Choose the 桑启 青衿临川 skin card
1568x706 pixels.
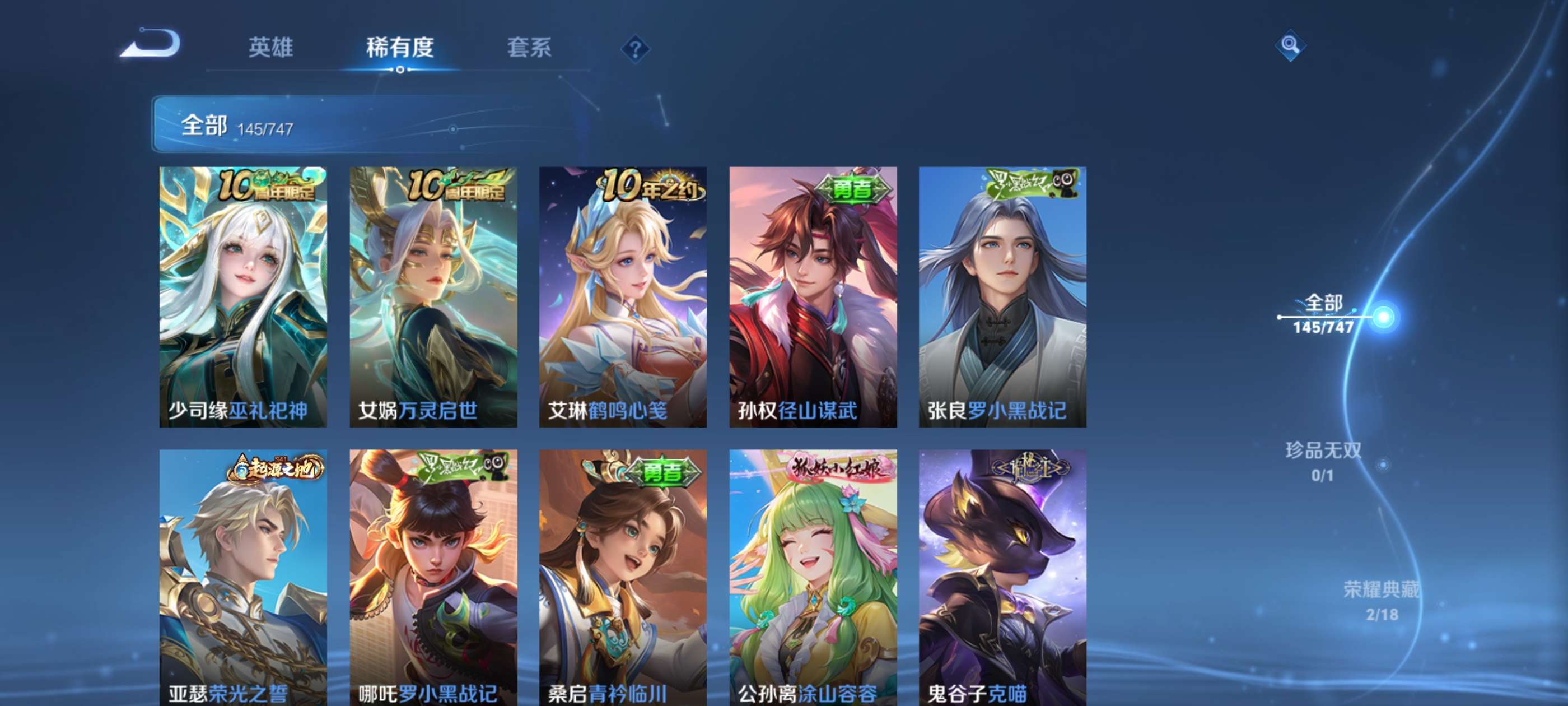click(623, 577)
